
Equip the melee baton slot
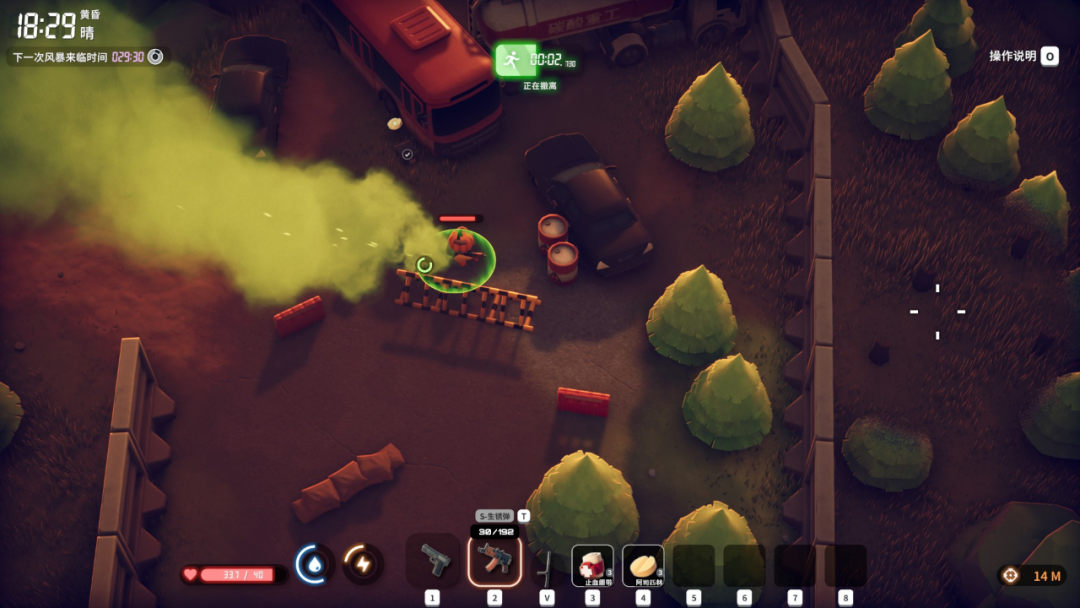(546, 567)
